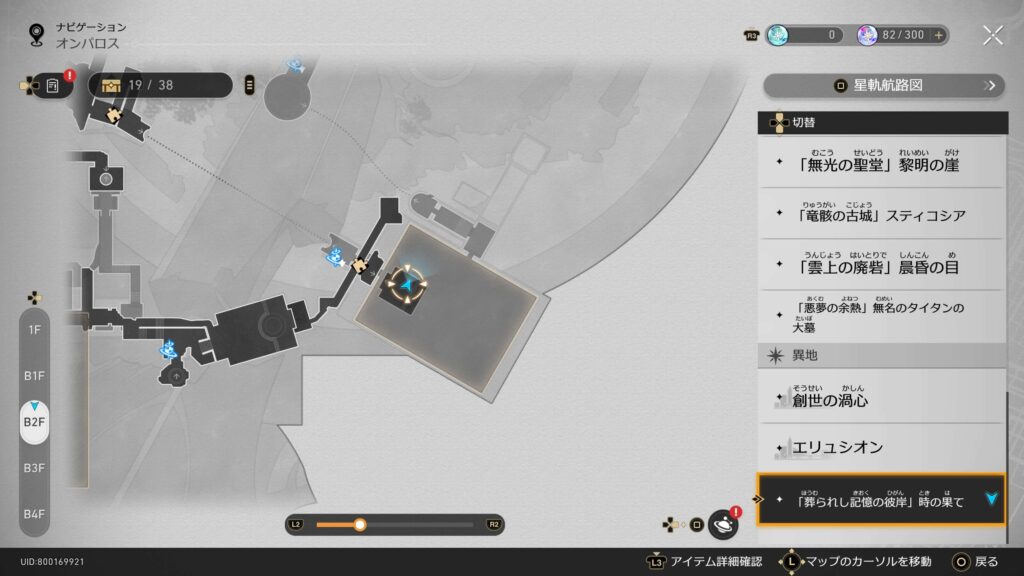The height and width of the screenshot is (576, 1024).
Task: Add trailblaze power with the plus button
Action: click(938, 35)
